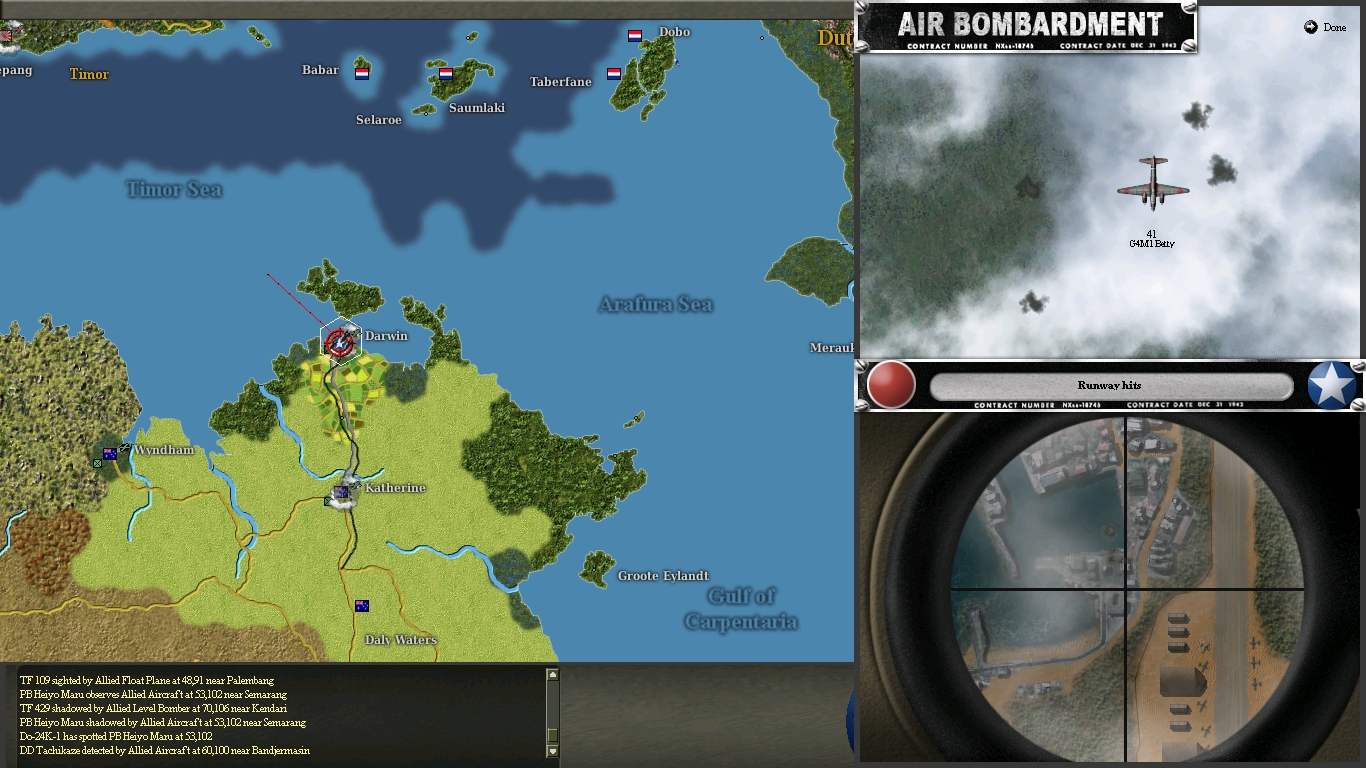
Task: Click the Dutch flag beside Babar
Action: pyautogui.click(x=360, y=73)
